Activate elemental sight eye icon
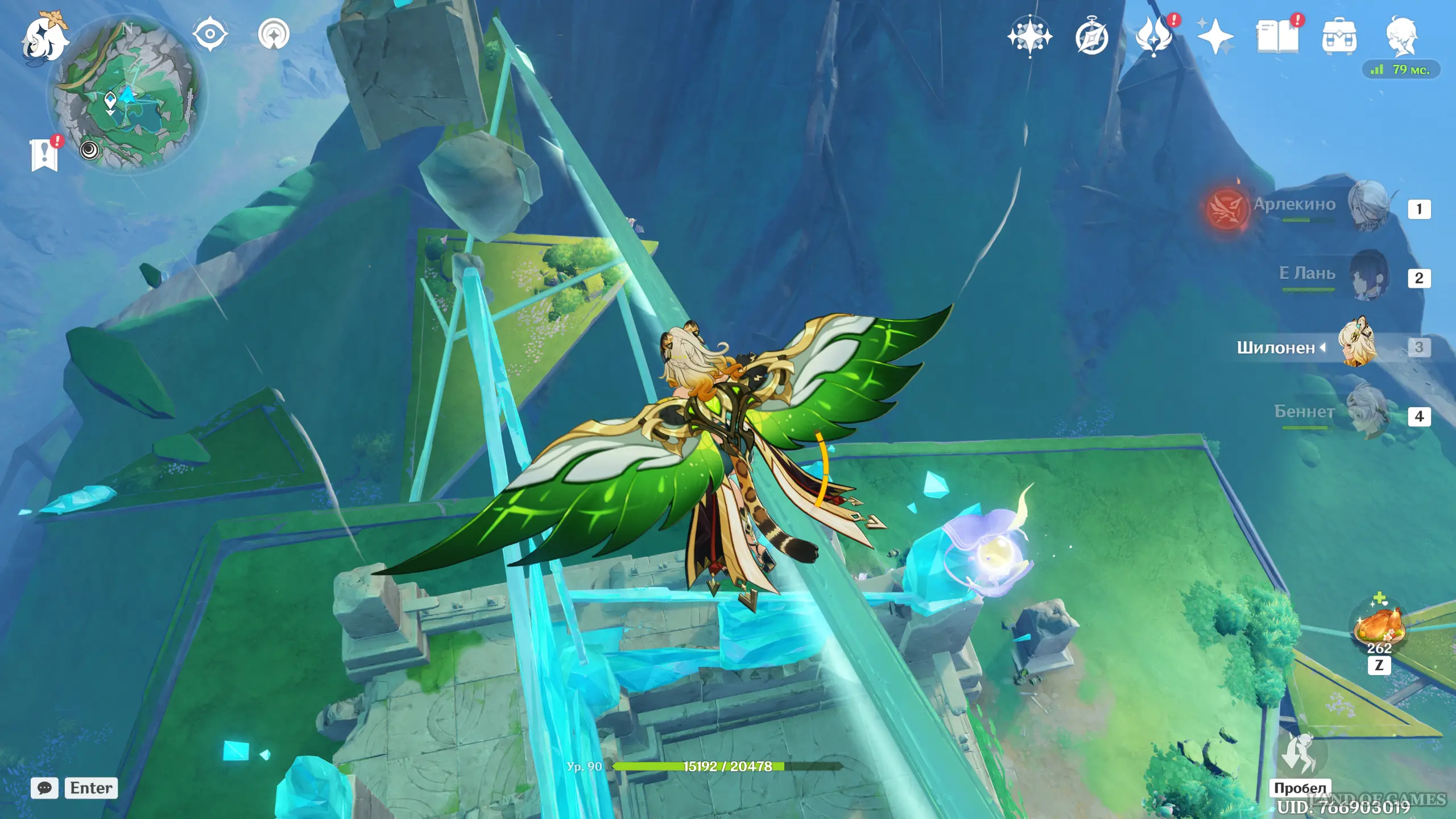 pyautogui.click(x=210, y=34)
